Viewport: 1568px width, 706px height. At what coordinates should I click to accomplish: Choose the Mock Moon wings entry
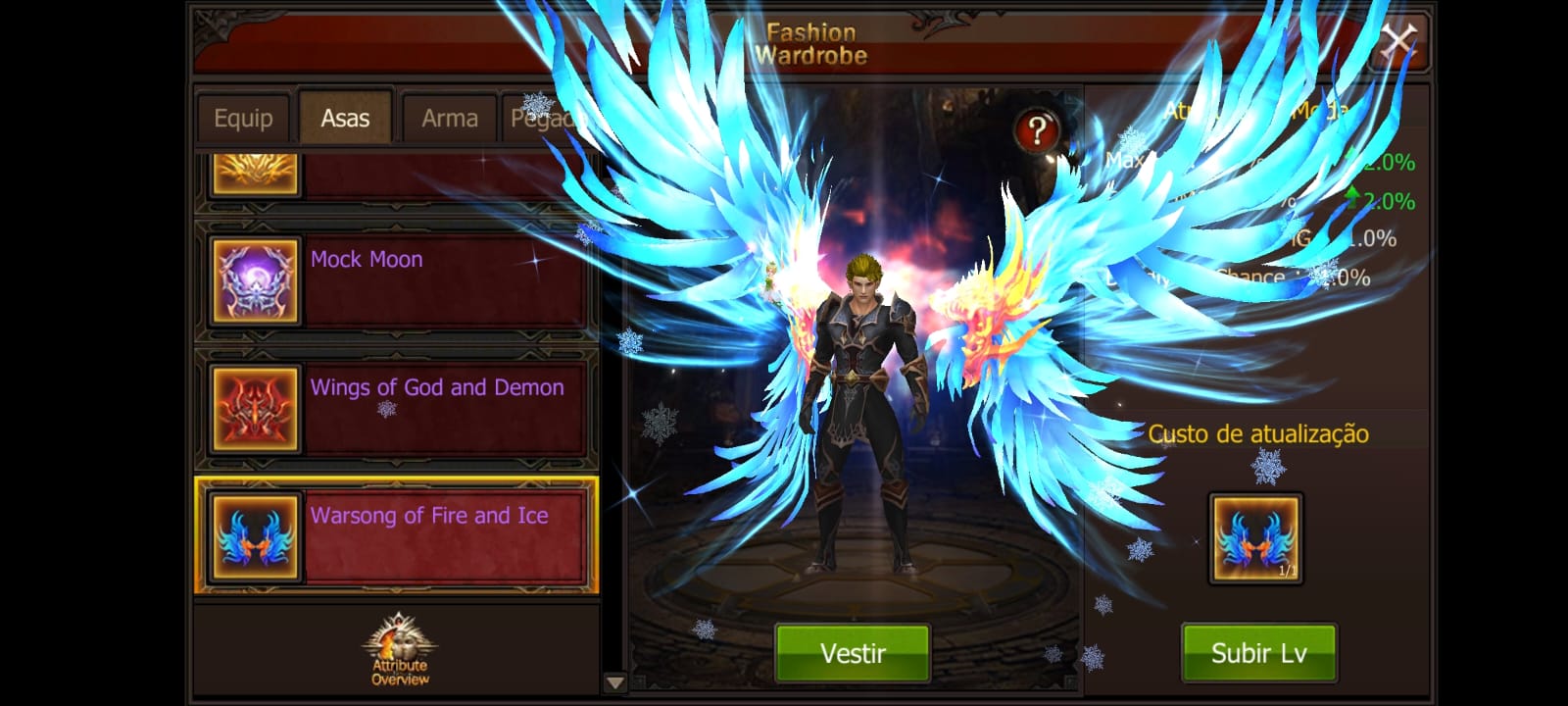(397, 280)
